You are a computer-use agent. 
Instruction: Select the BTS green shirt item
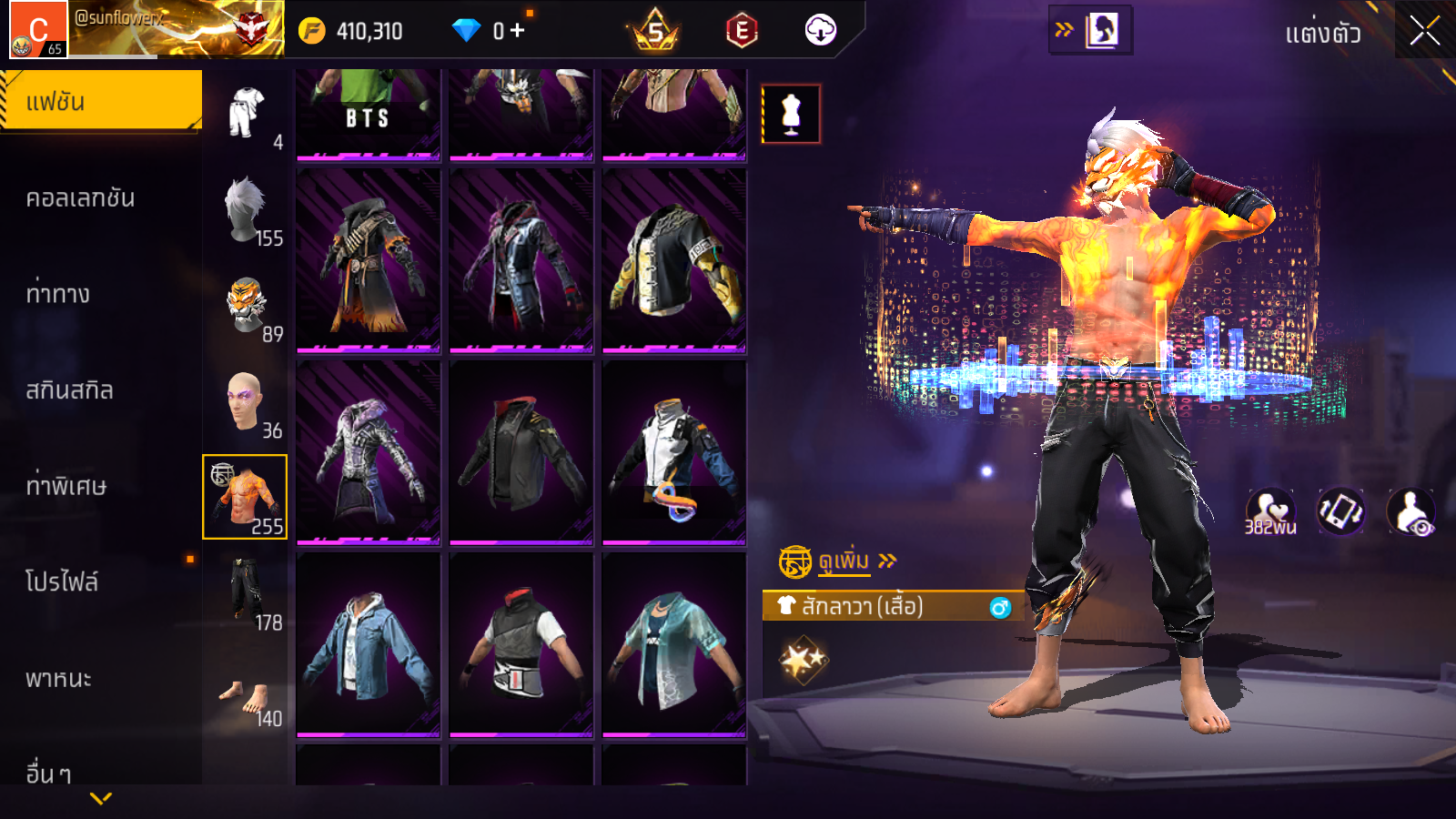369,113
